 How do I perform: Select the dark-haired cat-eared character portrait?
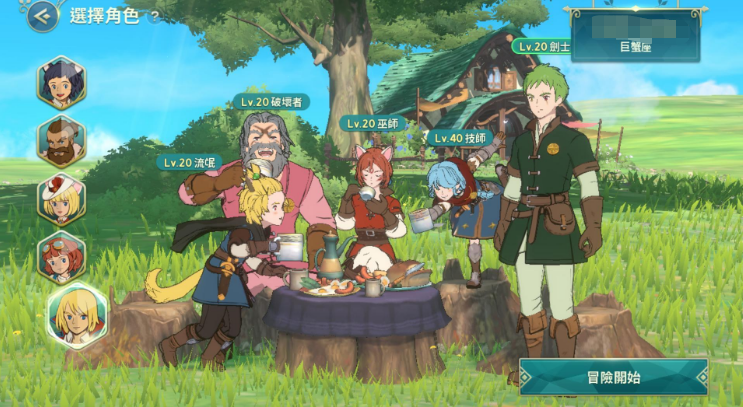pyautogui.click(x=62, y=83)
